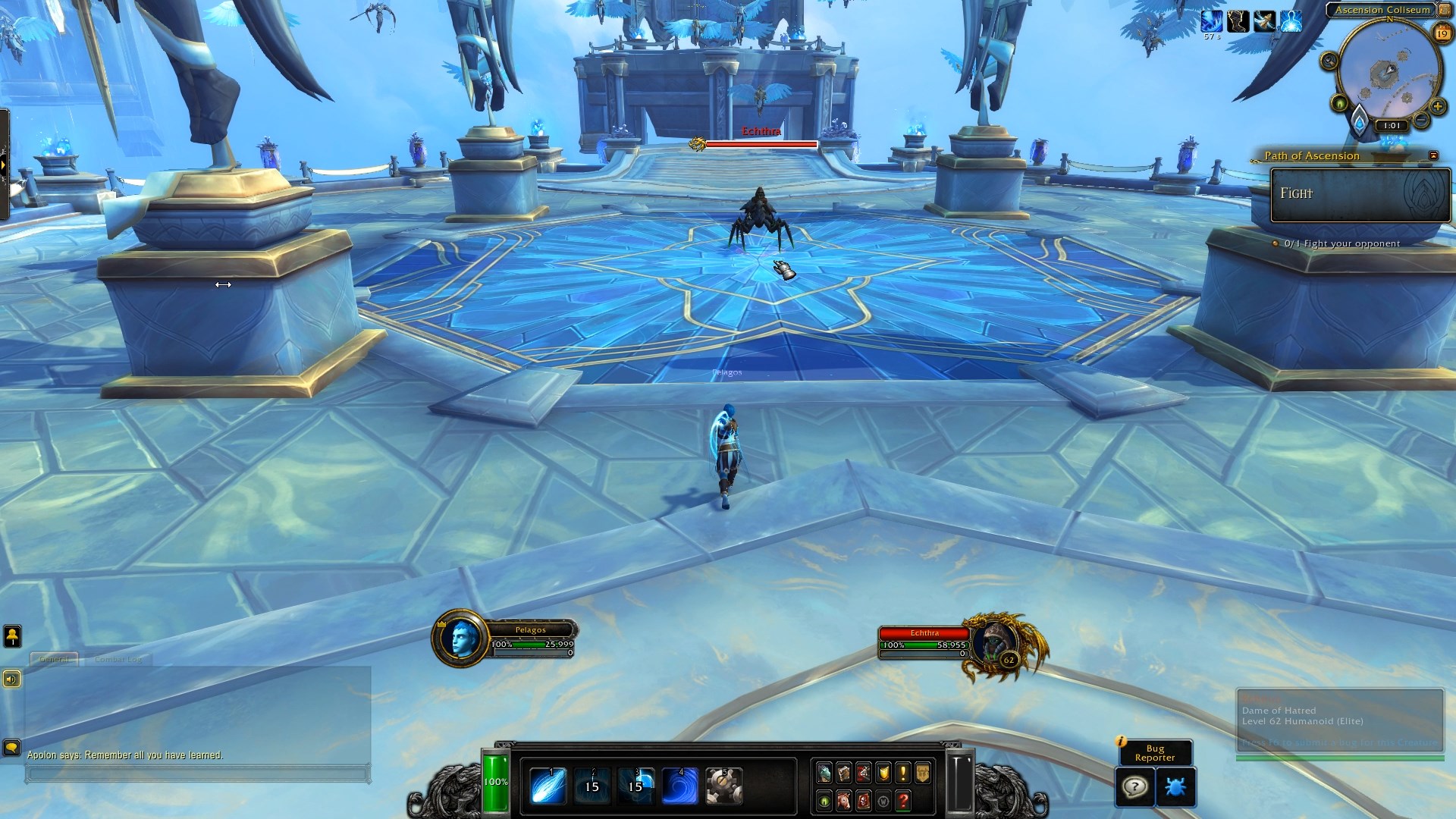
Task: Open the golden shield micro menu button
Action: pos(883,773)
